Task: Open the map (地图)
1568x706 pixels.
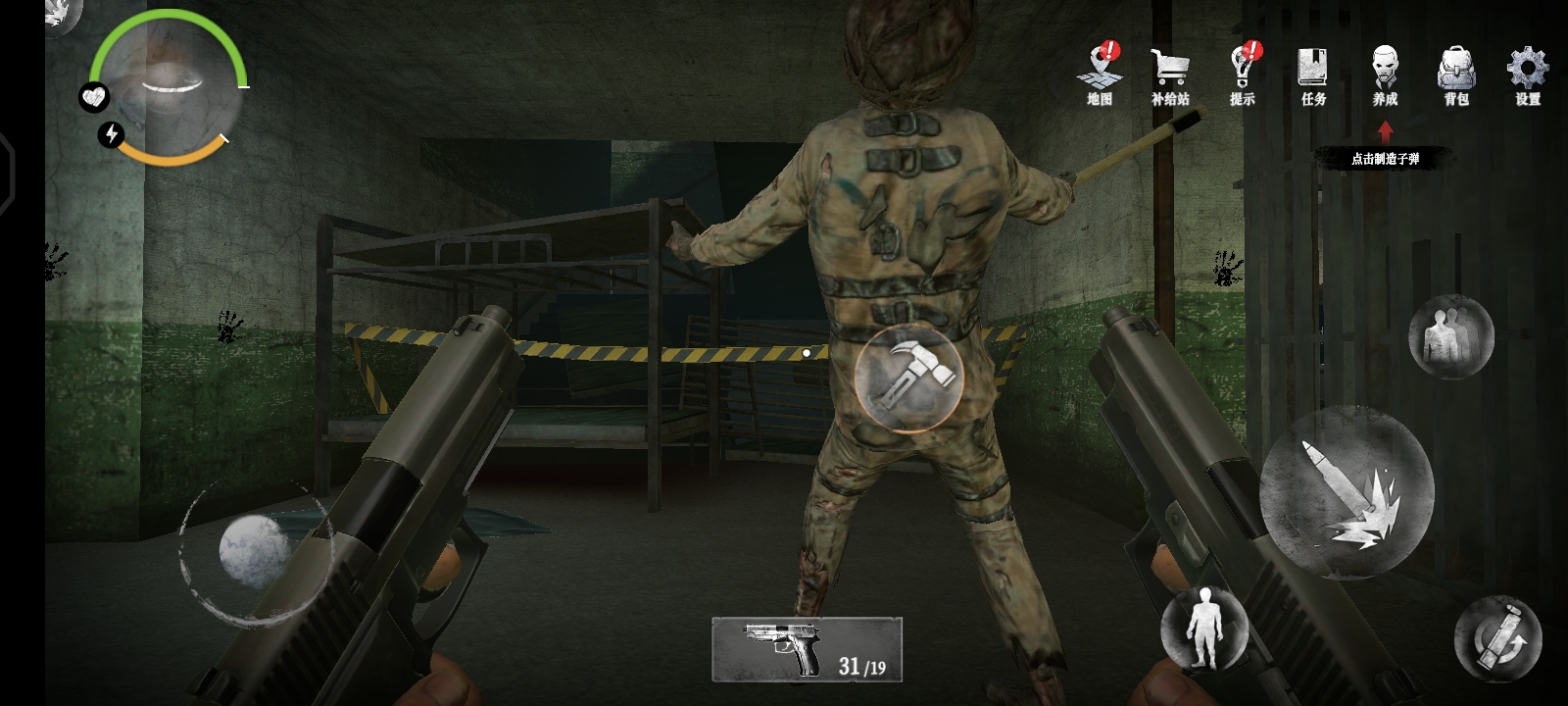Action: click(x=1100, y=74)
